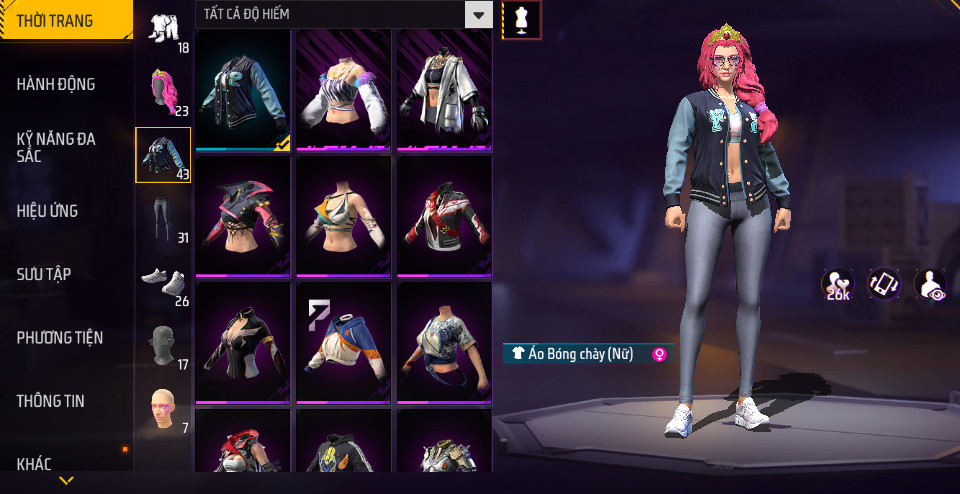Switch to the HÀNH ĐỘNG section
The height and width of the screenshot is (494, 960).
coord(56,84)
